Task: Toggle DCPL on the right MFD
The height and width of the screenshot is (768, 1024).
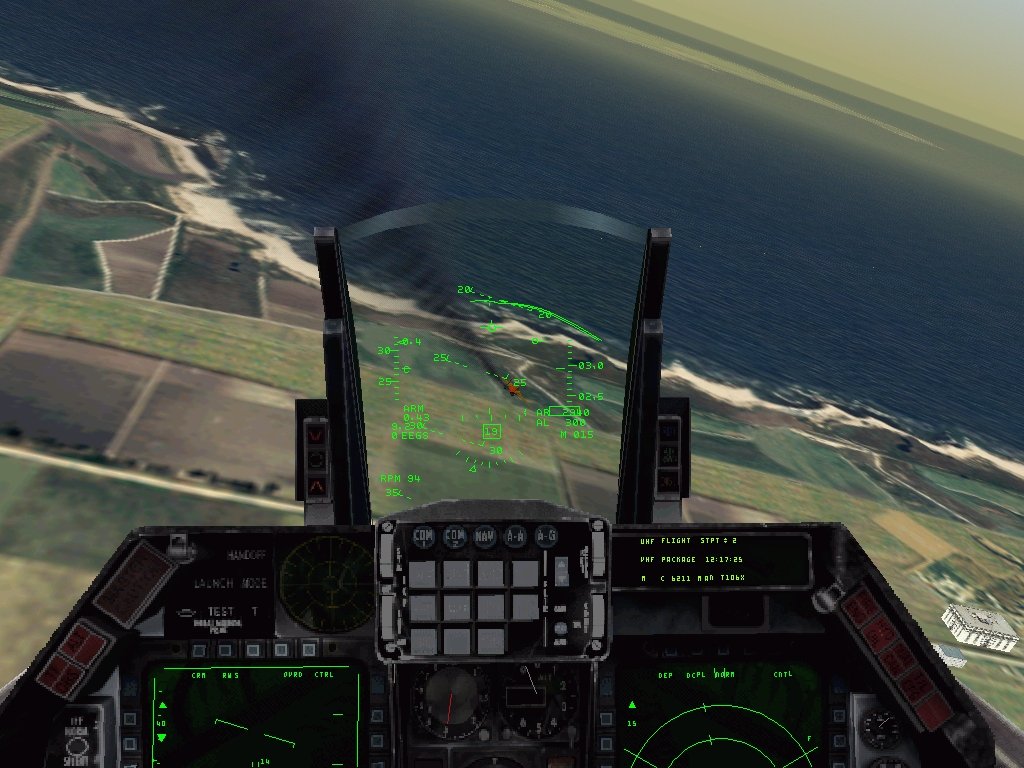Action: [696, 675]
